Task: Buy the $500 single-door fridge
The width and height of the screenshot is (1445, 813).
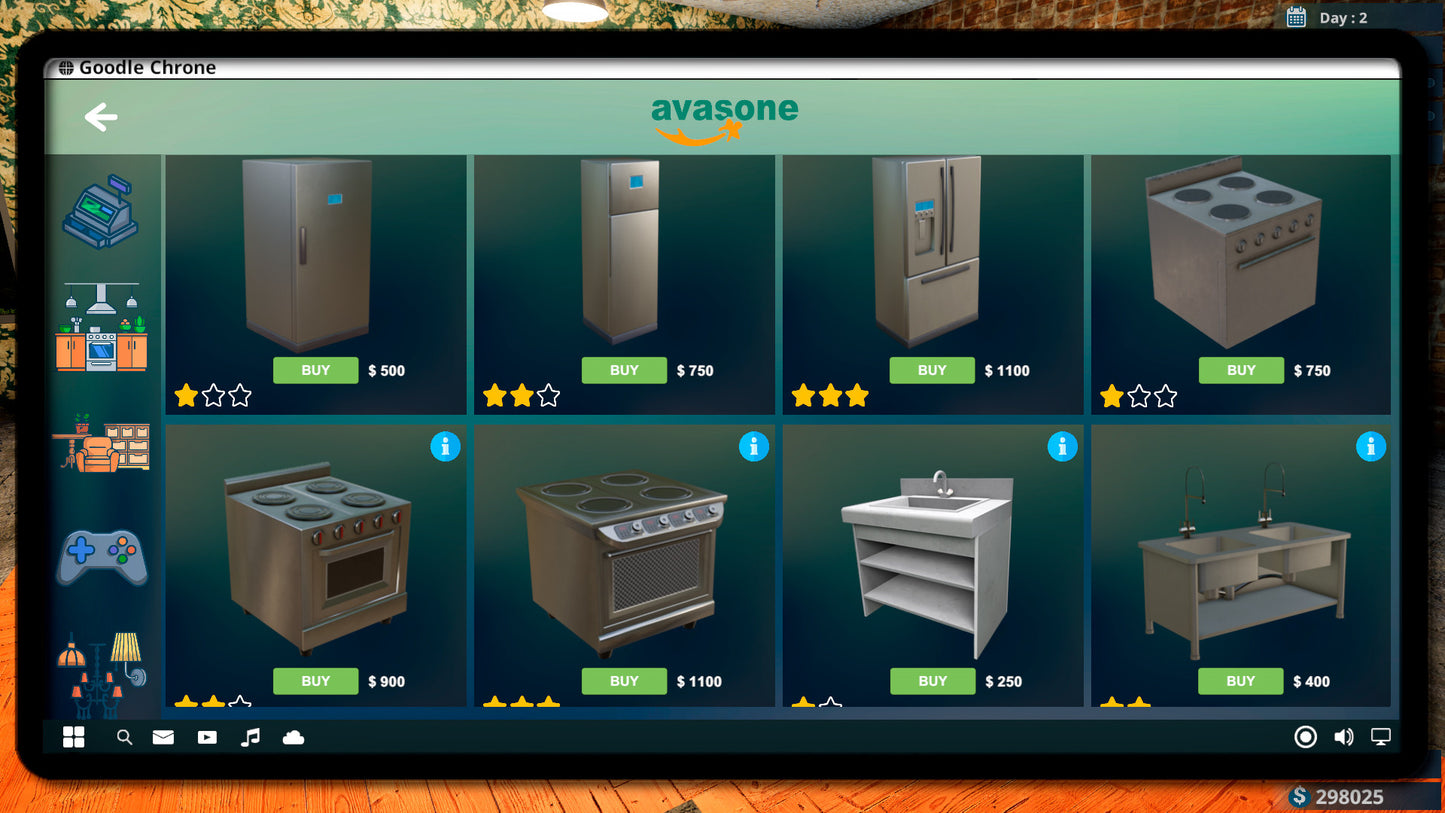Action: pos(315,370)
